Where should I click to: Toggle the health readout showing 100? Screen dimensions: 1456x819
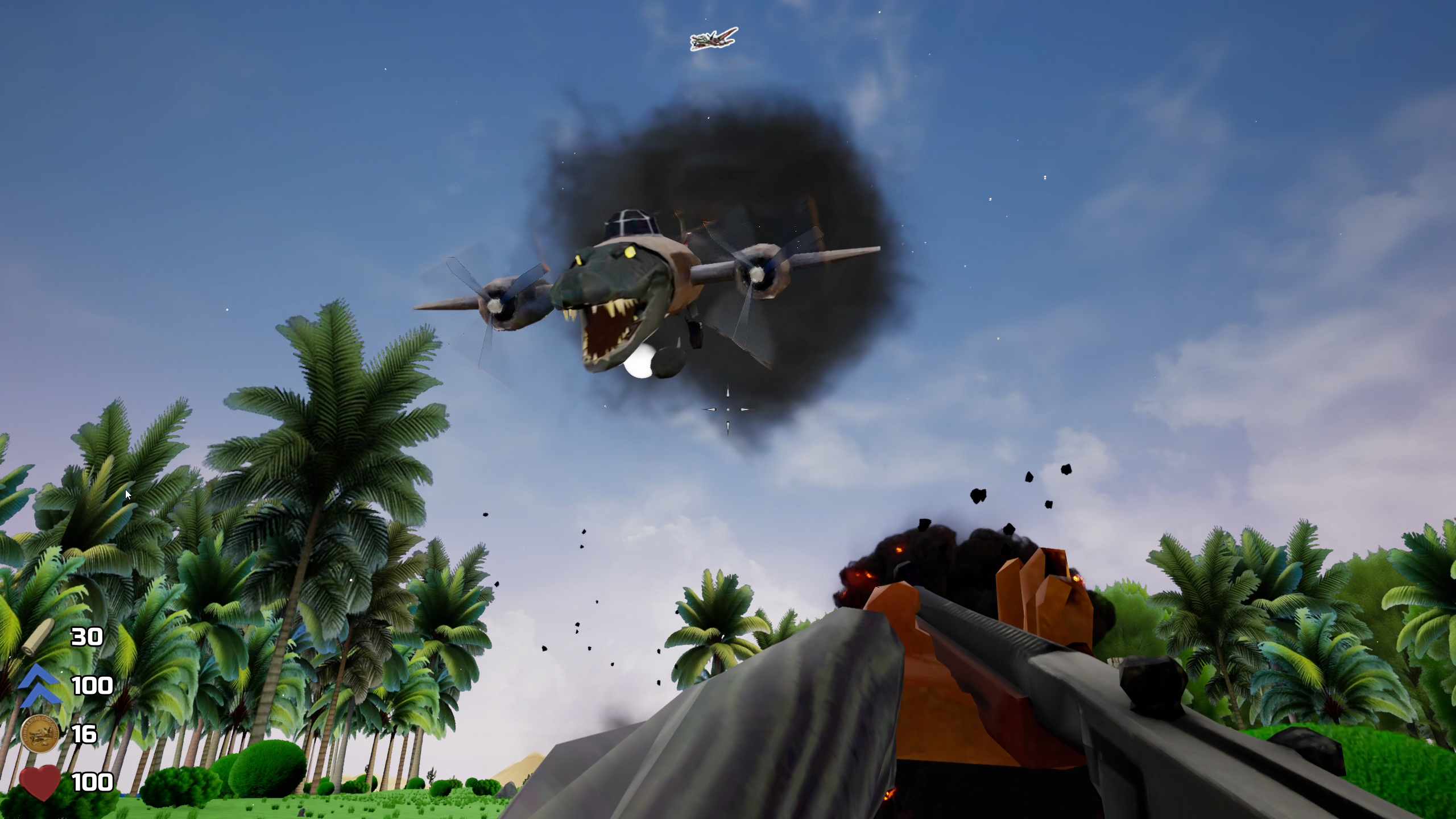94,782
